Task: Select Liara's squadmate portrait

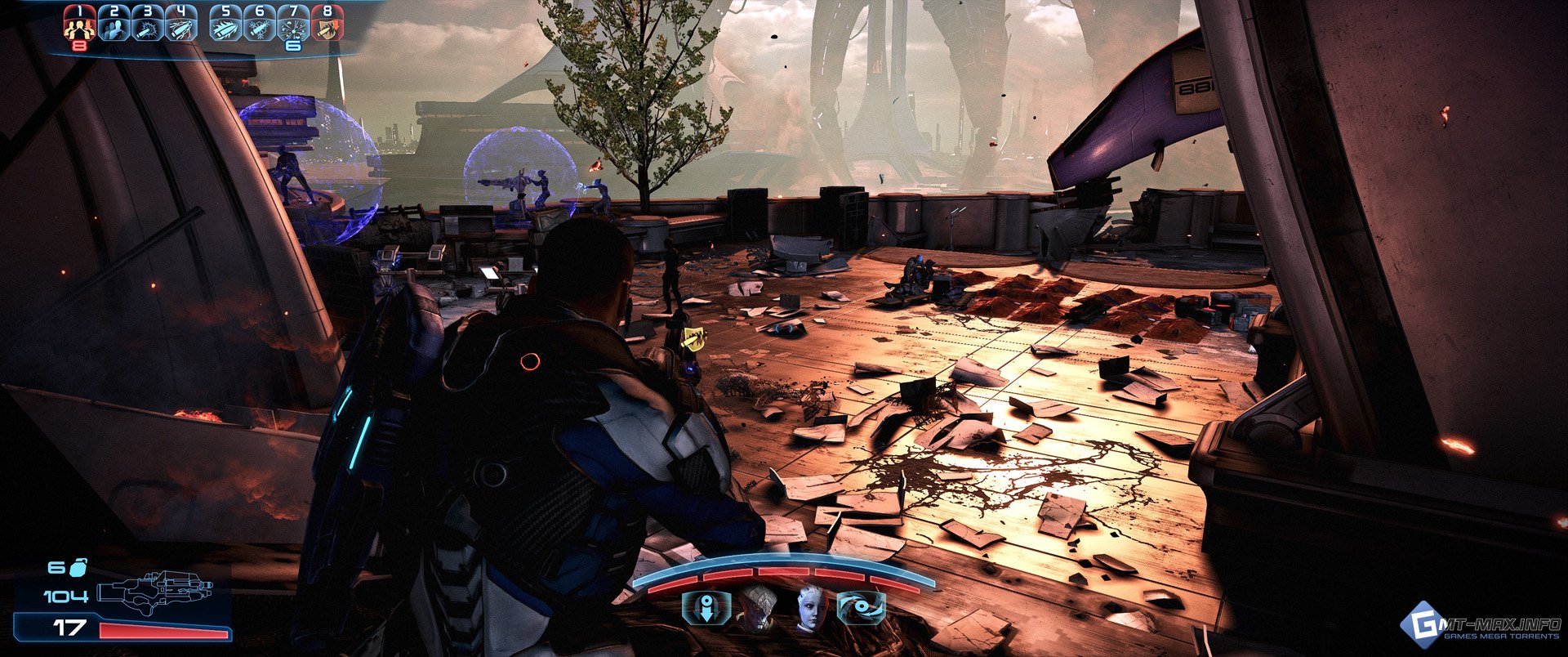Action: pyautogui.click(x=812, y=609)
